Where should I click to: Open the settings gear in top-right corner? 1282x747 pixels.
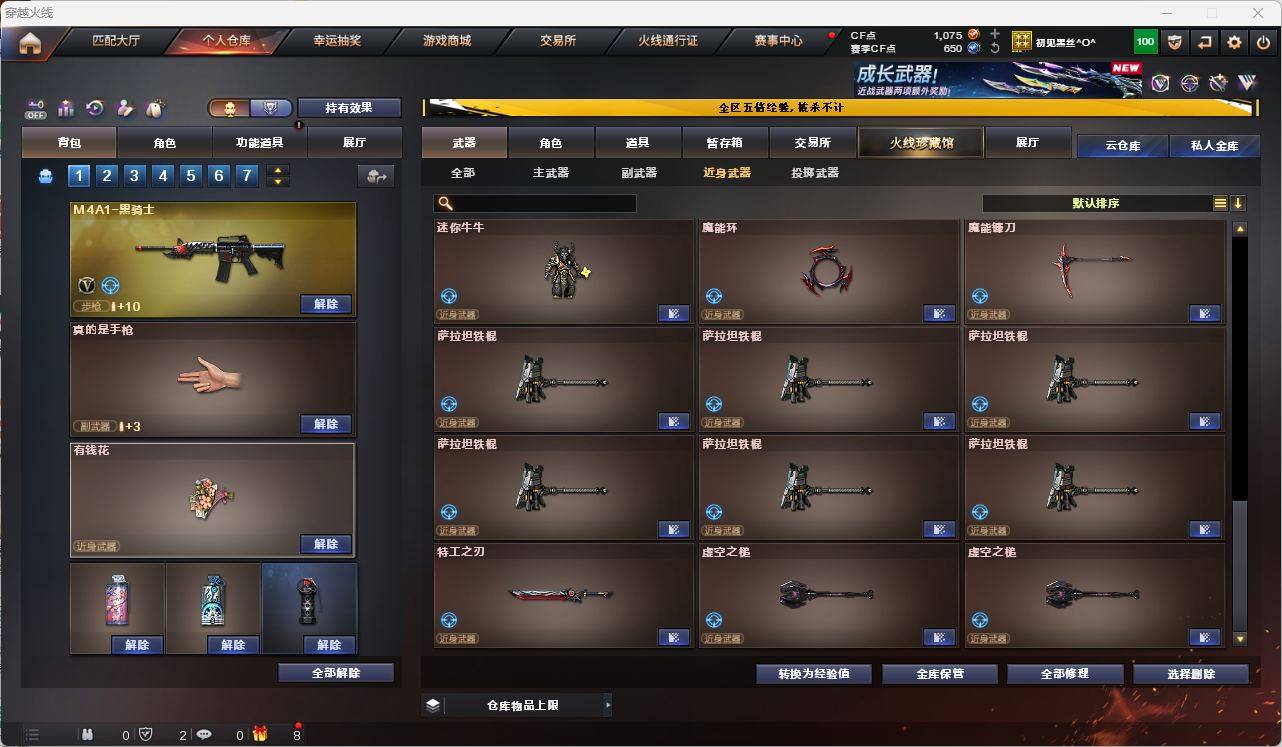(1233, 41)
